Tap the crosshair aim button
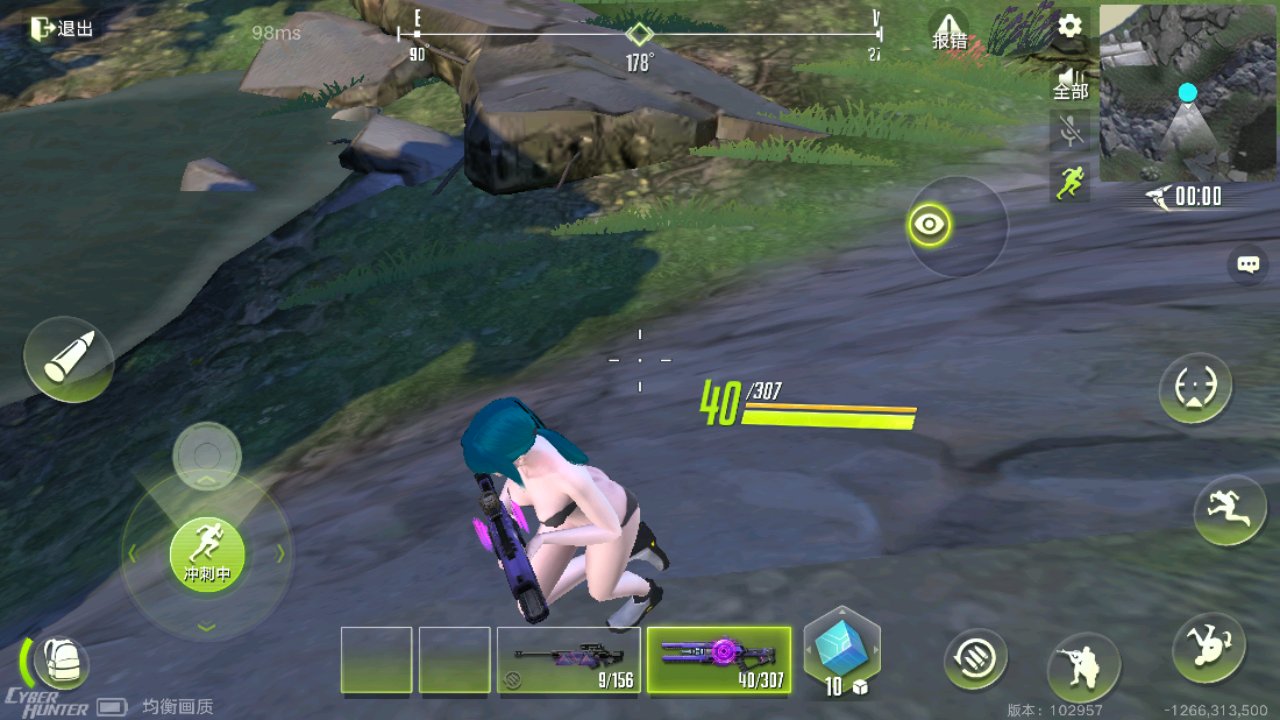This screenshot has width=1280, height=720. (x=1195, y=388)
